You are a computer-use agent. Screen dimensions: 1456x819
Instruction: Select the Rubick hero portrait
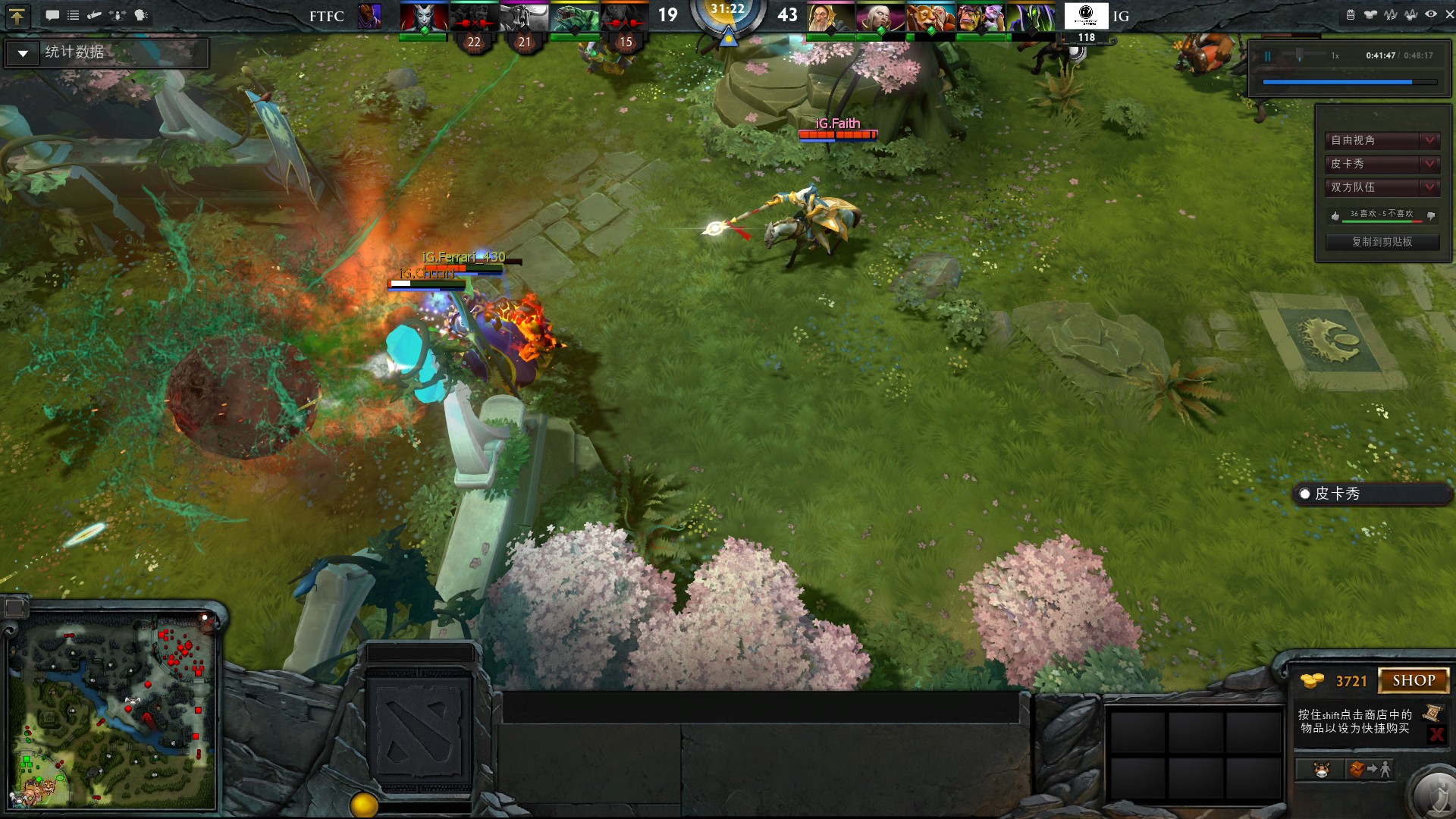(1031, 17)
